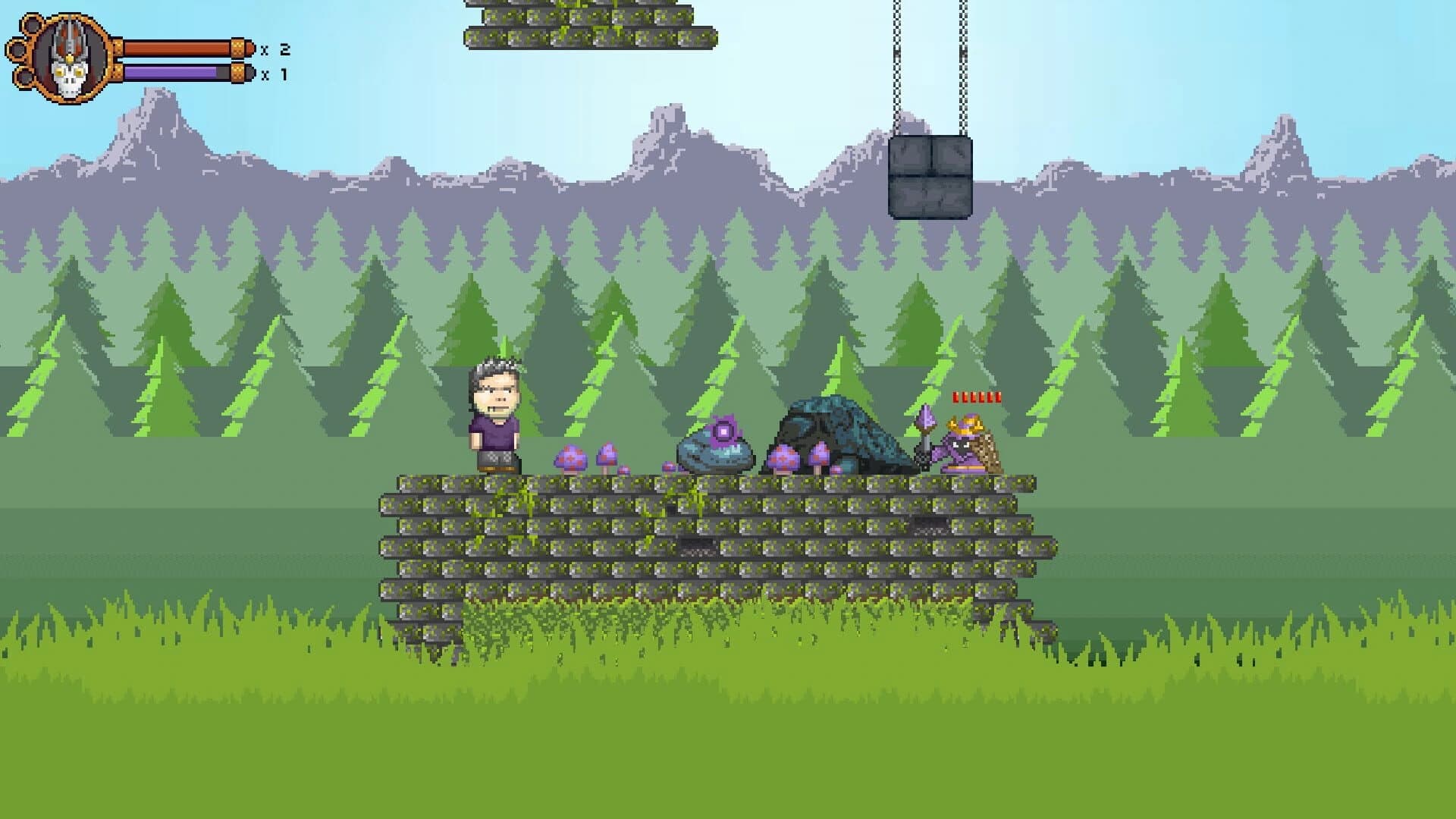Select the purple wizard enemy's crystal staff
This screenshot has width=1456, height=819.
coord(925,419)
